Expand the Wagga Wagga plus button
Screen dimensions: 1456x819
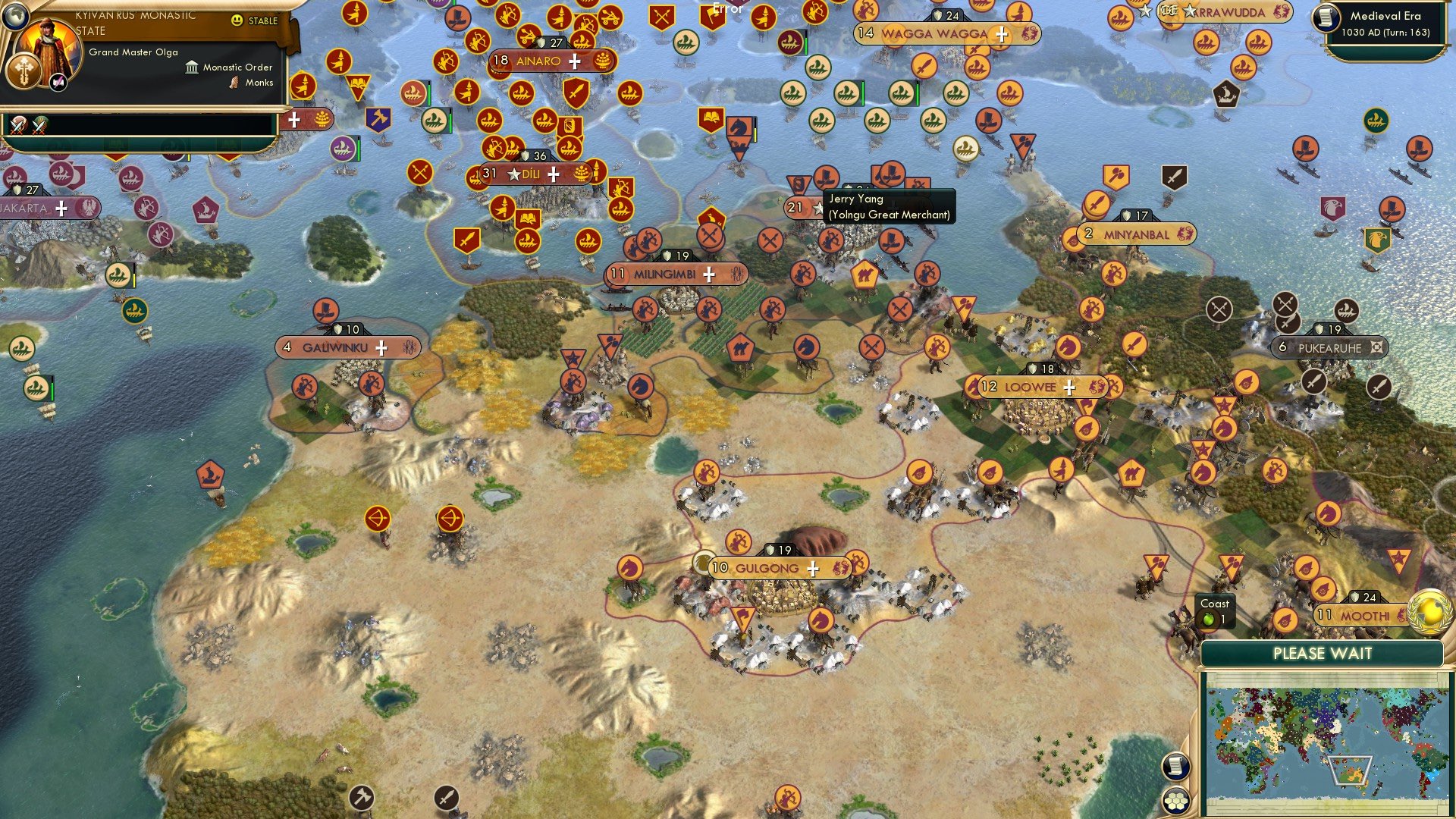pyautogui.click(x=1003, y=34)
